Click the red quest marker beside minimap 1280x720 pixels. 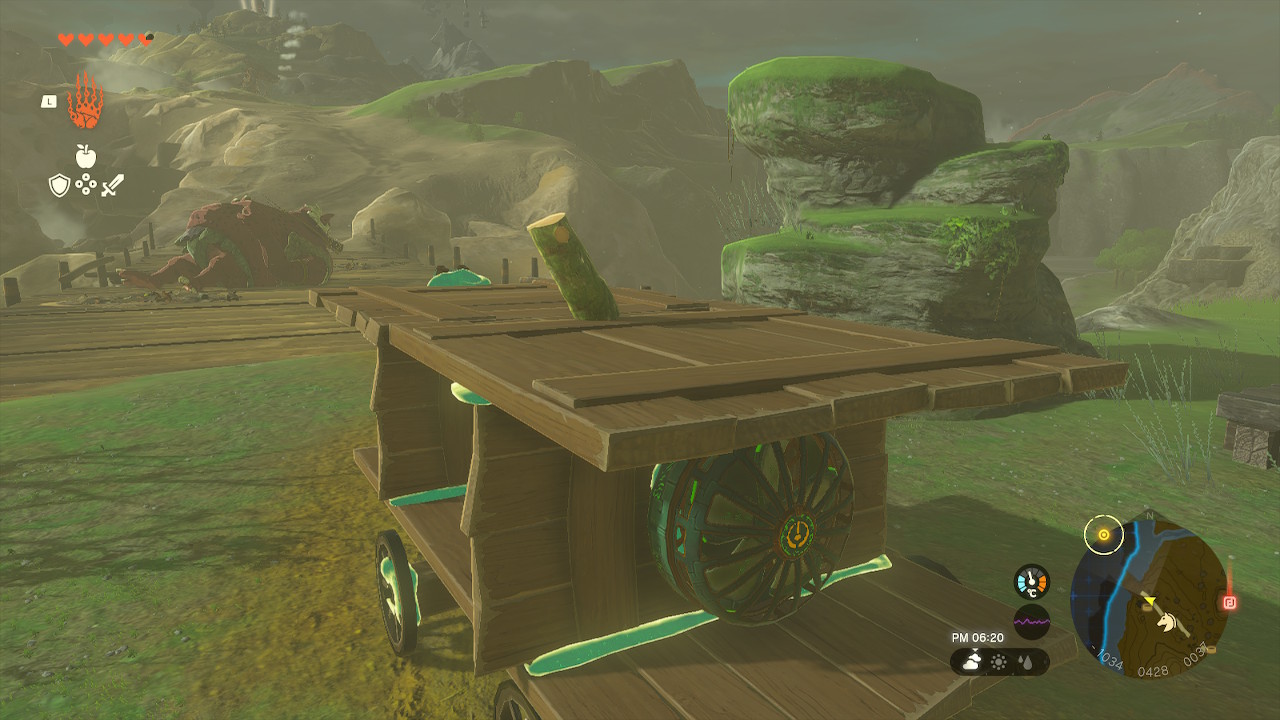1229,602
